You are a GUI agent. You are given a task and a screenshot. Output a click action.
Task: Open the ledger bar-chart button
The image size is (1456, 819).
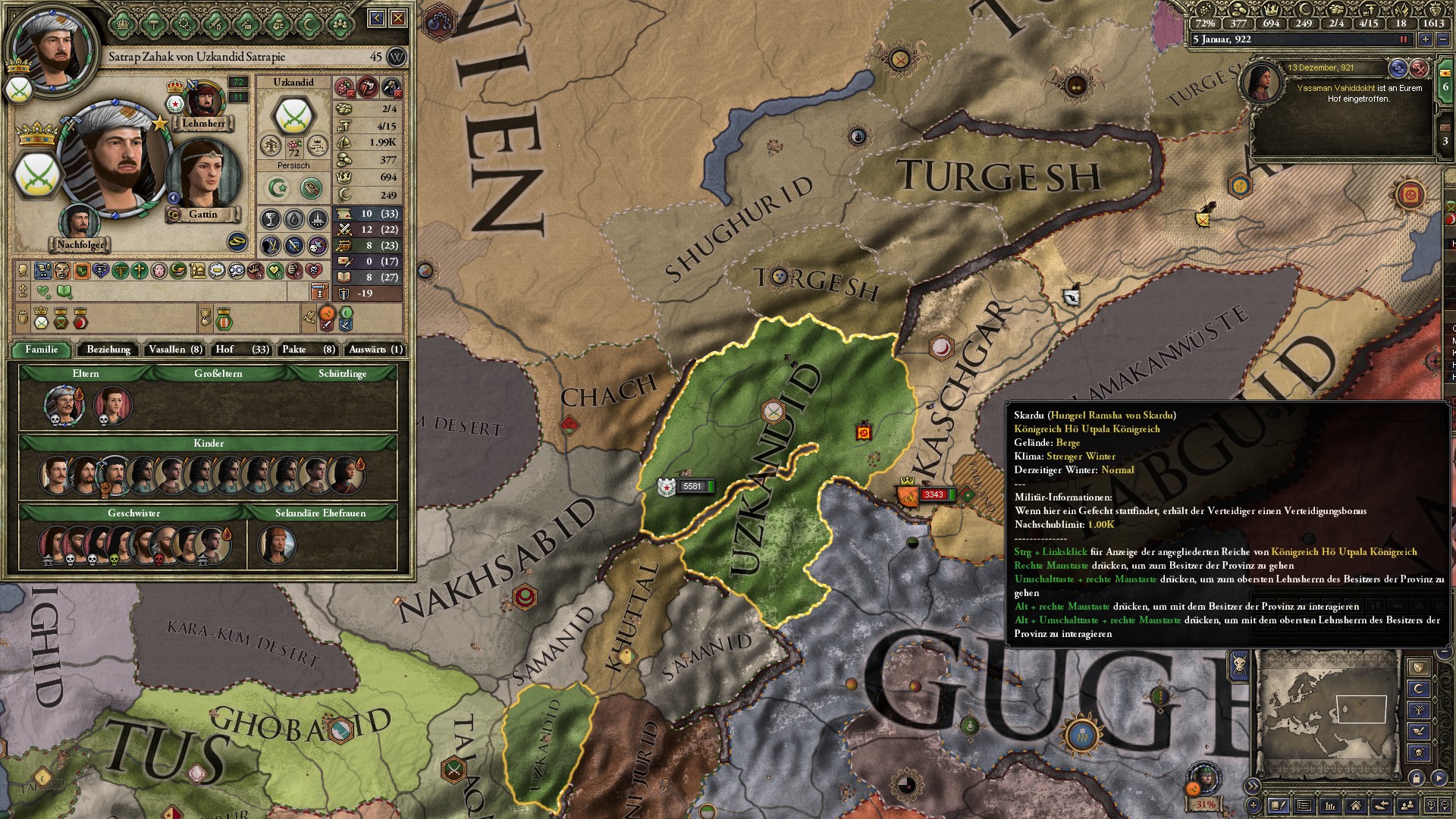1329,805
